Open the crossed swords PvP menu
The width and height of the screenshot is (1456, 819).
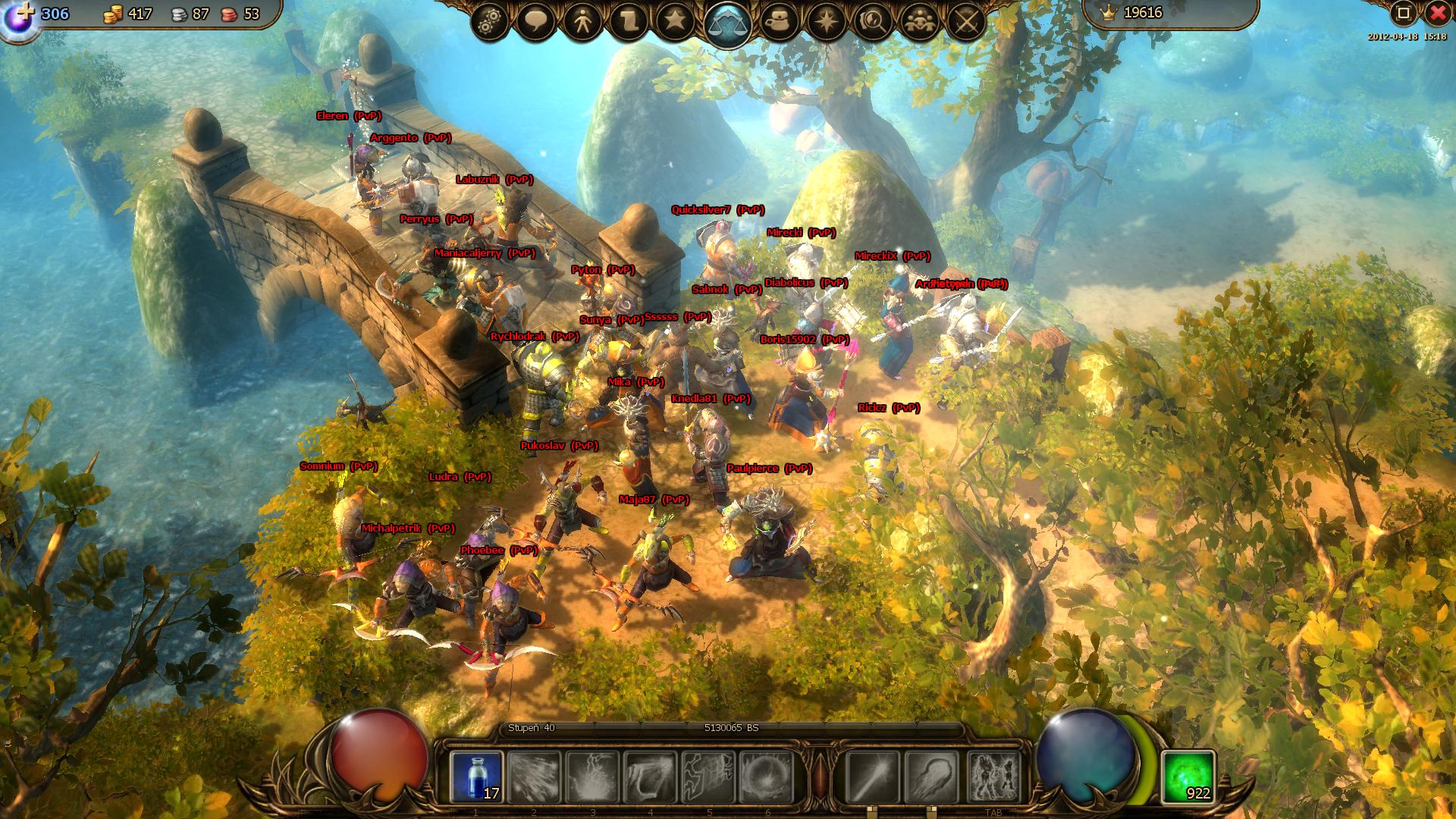[x=965, y=22]
